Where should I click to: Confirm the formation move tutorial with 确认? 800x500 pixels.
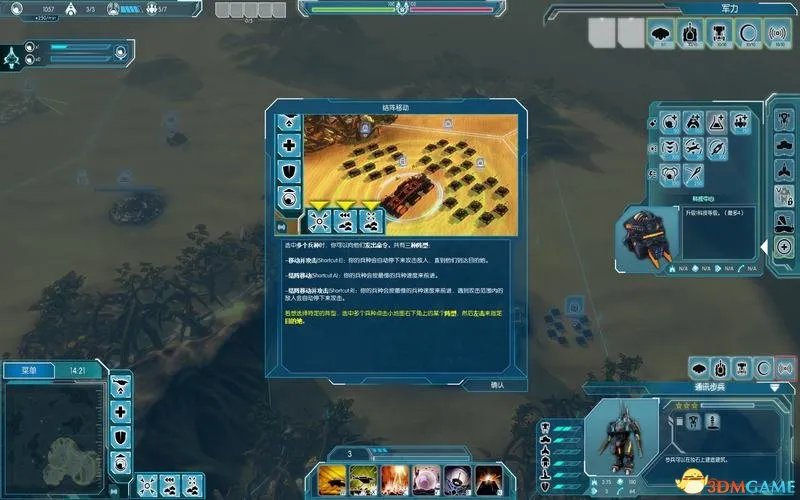[x=497, y=384]
